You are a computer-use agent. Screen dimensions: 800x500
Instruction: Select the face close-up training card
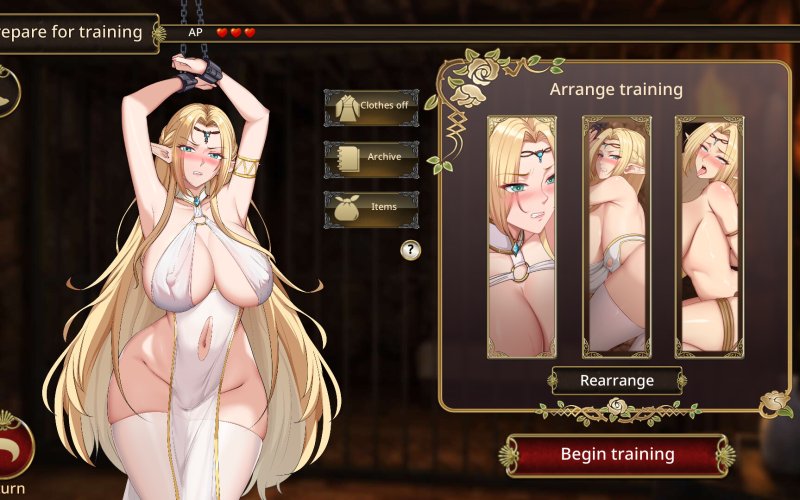pos(521,236)
